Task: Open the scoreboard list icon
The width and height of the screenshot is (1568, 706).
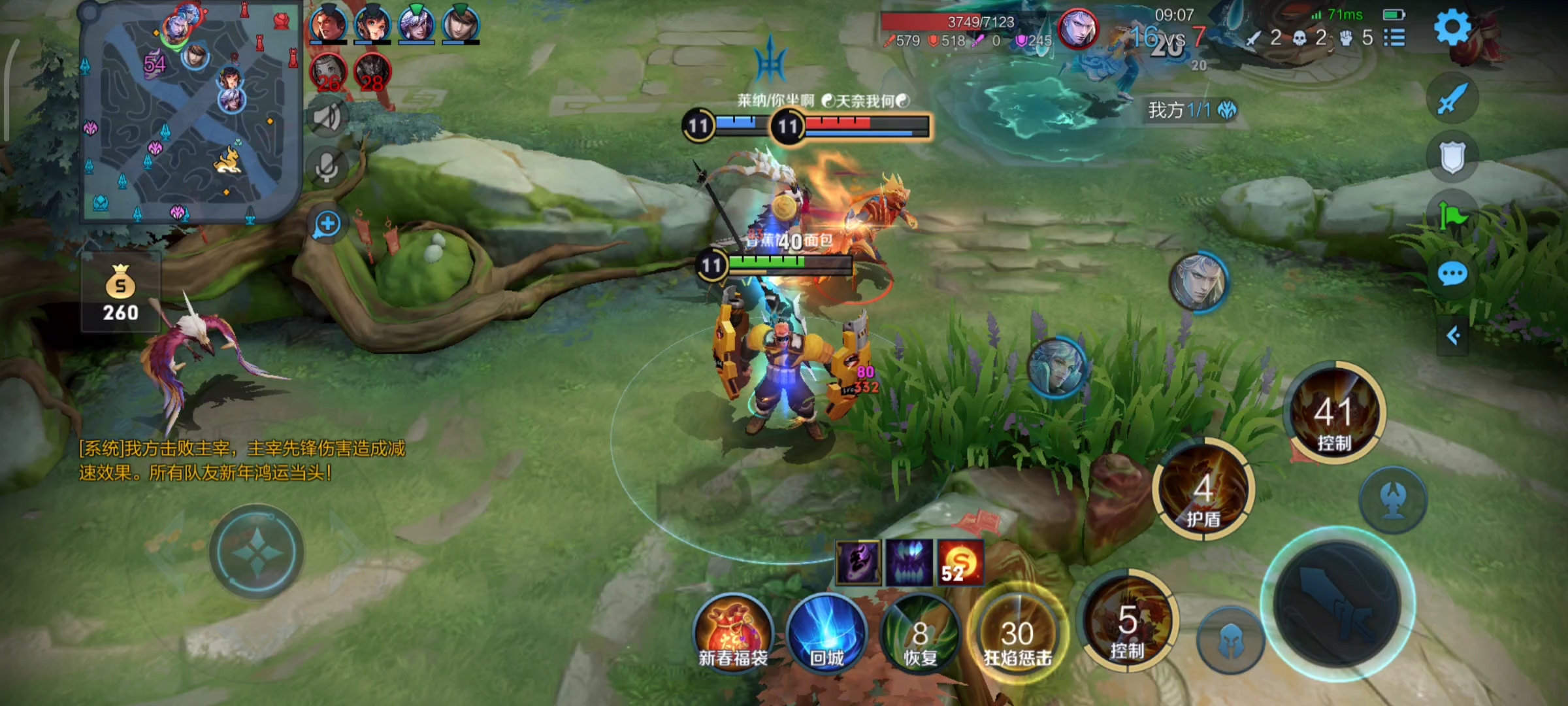Action: click(1394, 38)
